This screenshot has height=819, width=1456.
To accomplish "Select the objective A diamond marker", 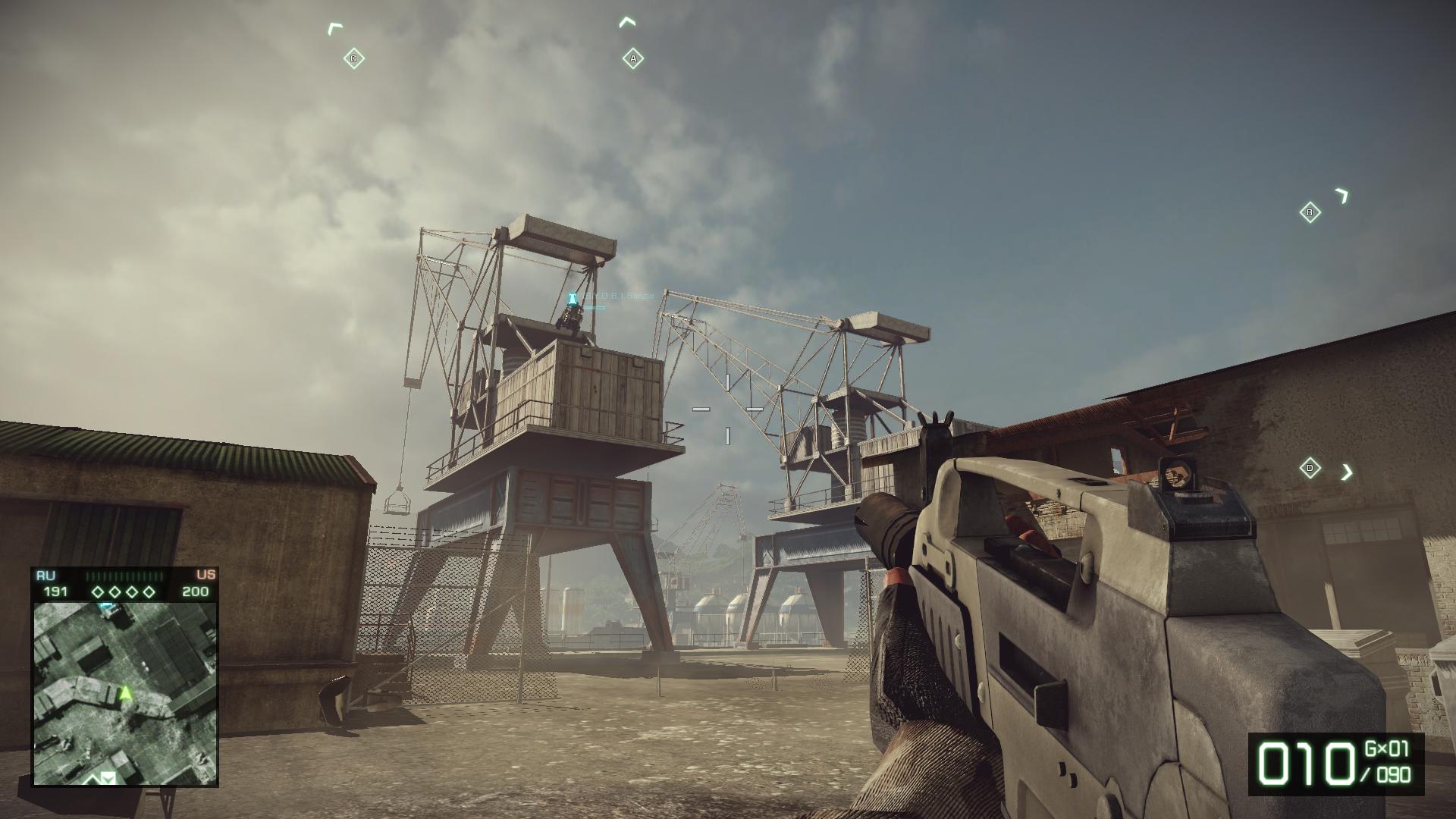I will point(633,58).
